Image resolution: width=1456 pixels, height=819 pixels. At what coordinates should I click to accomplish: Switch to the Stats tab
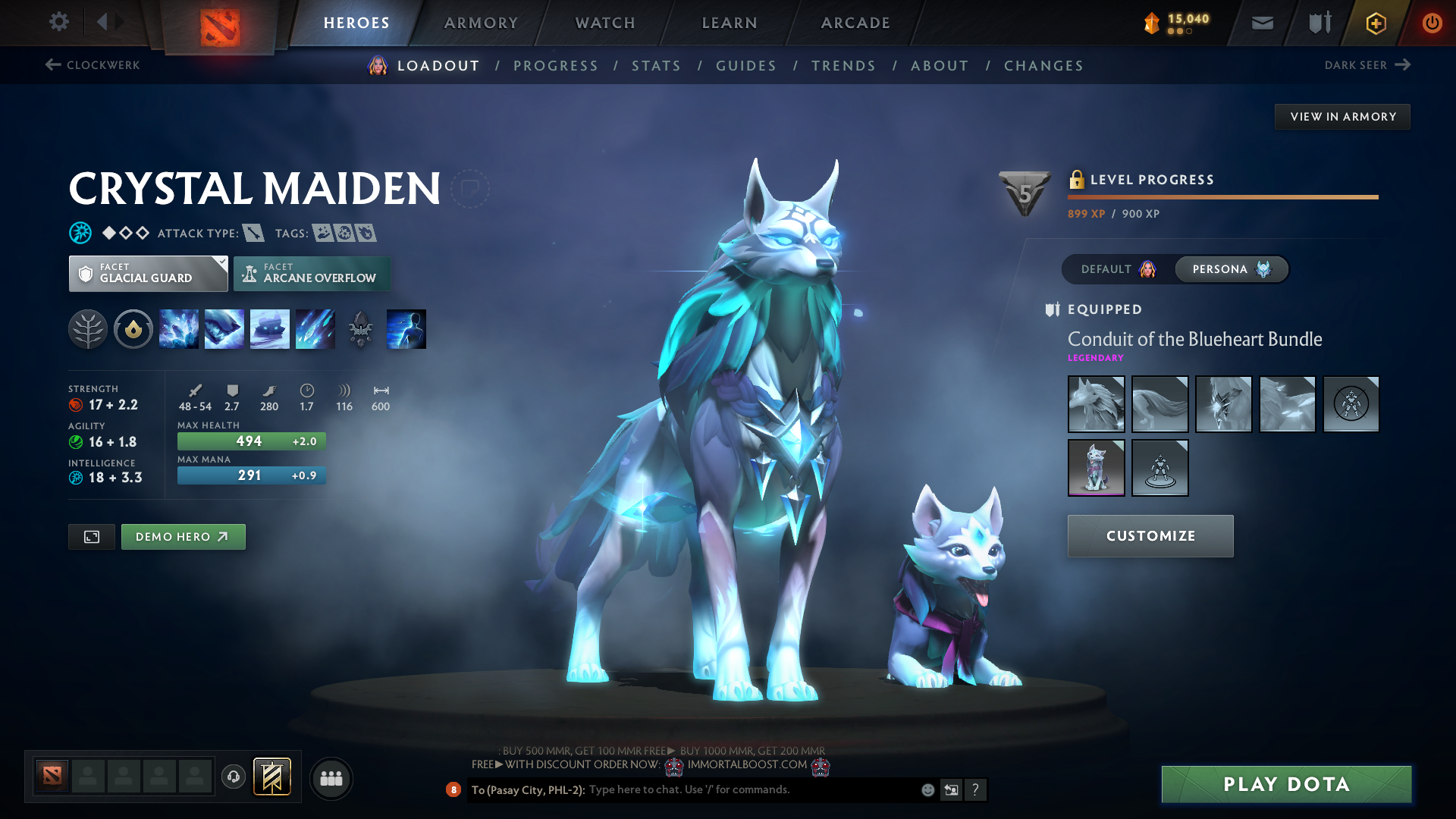click(656, 65)
